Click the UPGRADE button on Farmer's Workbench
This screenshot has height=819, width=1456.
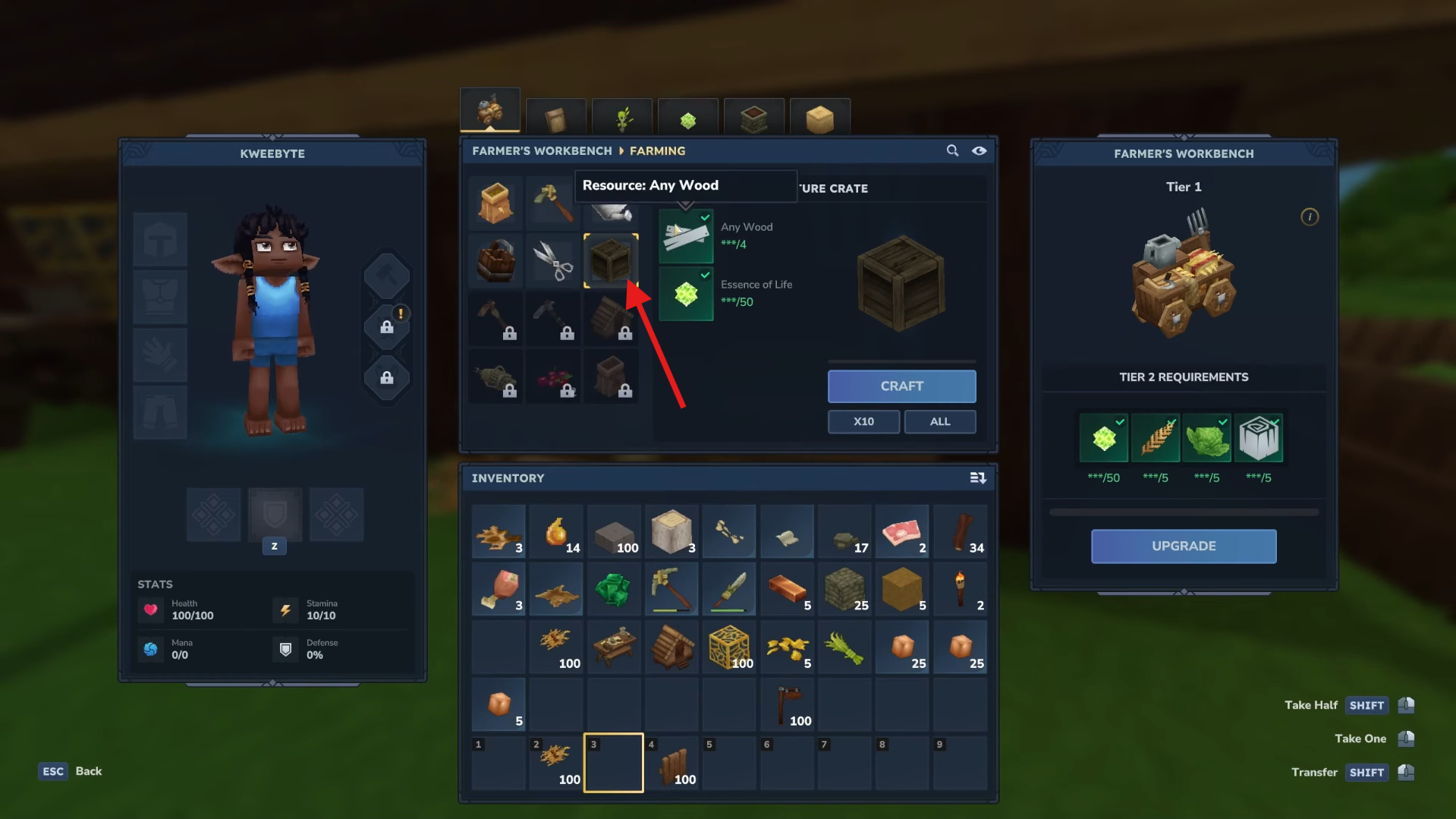click(x=1183, y=546)
